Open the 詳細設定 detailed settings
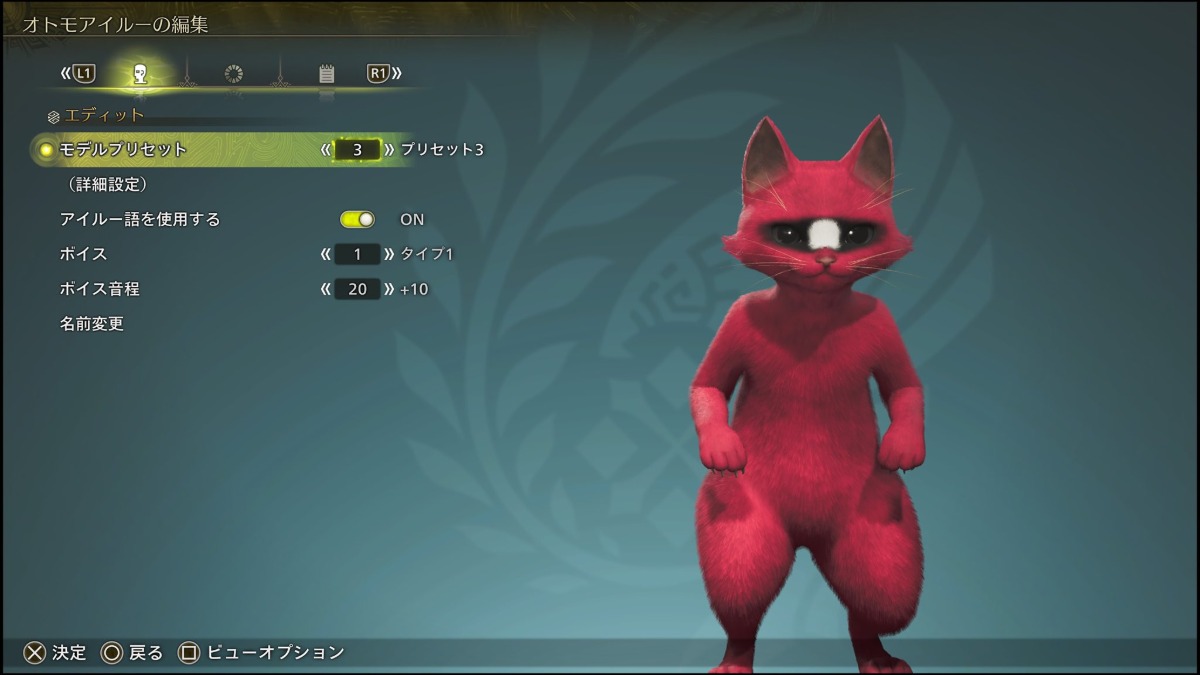 coord(109,185)
